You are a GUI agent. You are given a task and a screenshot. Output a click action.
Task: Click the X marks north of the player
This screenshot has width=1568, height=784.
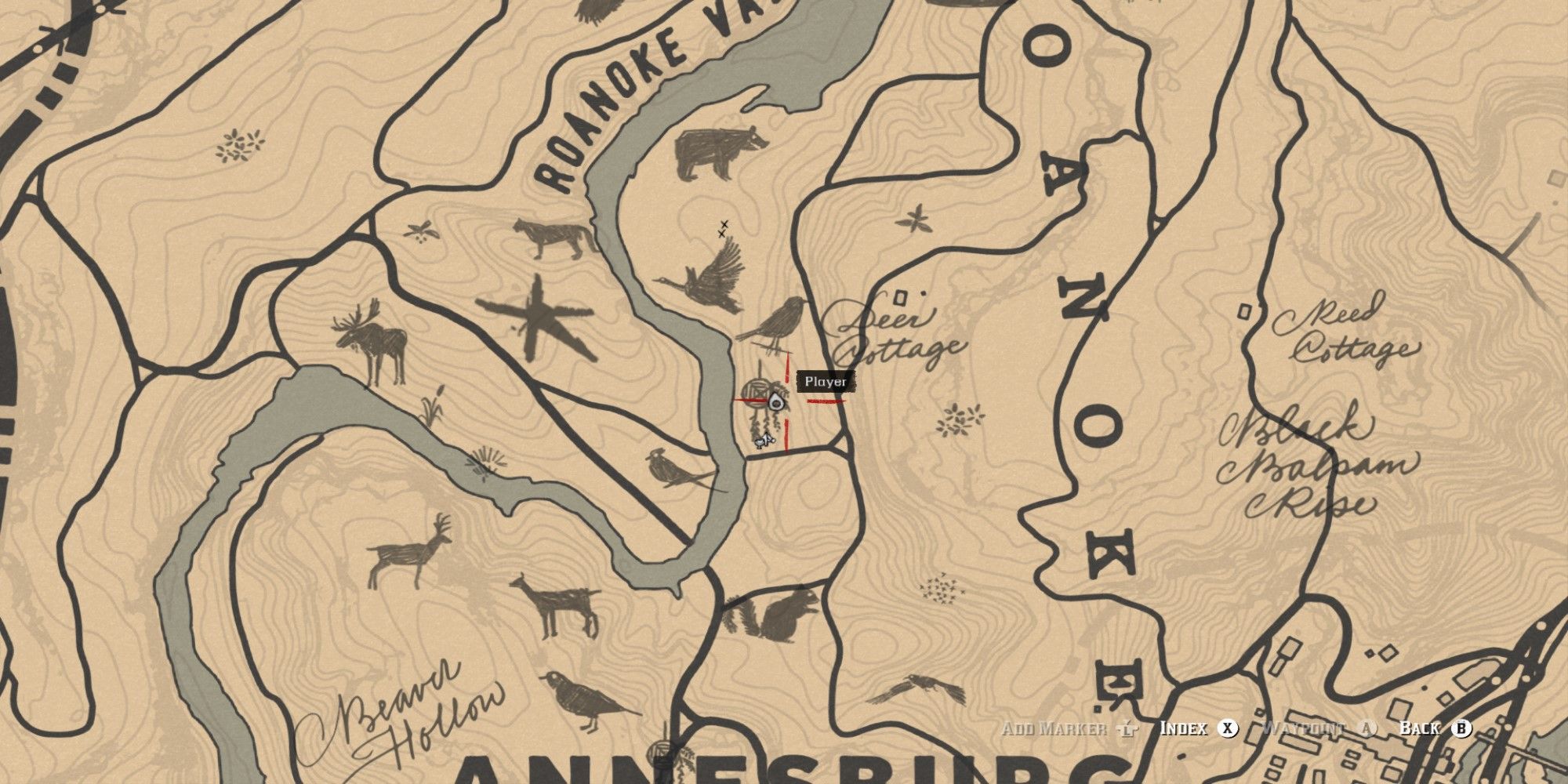723,227
